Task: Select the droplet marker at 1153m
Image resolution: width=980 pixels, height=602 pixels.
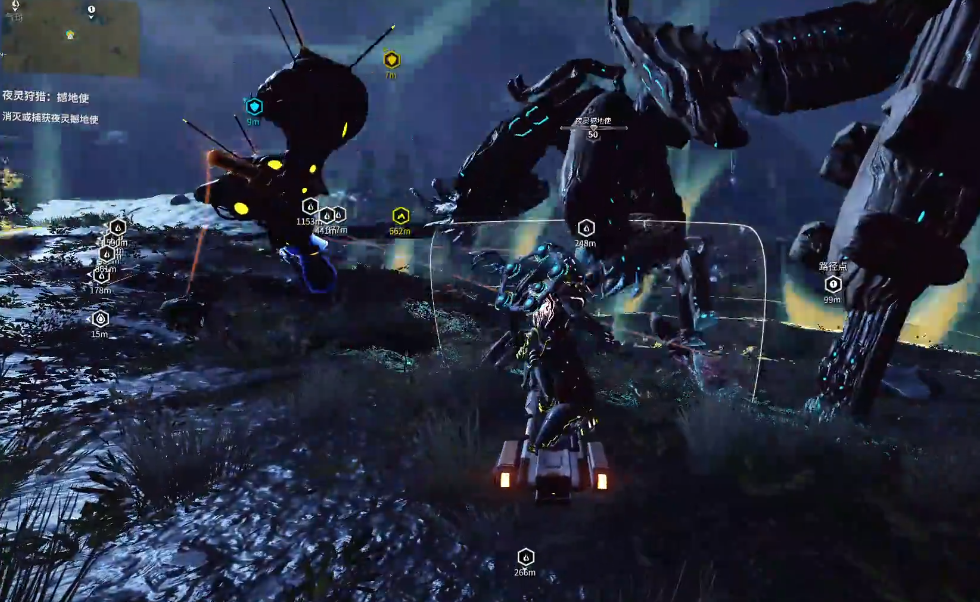Action: pyautogui.click(x=310, y=206)
